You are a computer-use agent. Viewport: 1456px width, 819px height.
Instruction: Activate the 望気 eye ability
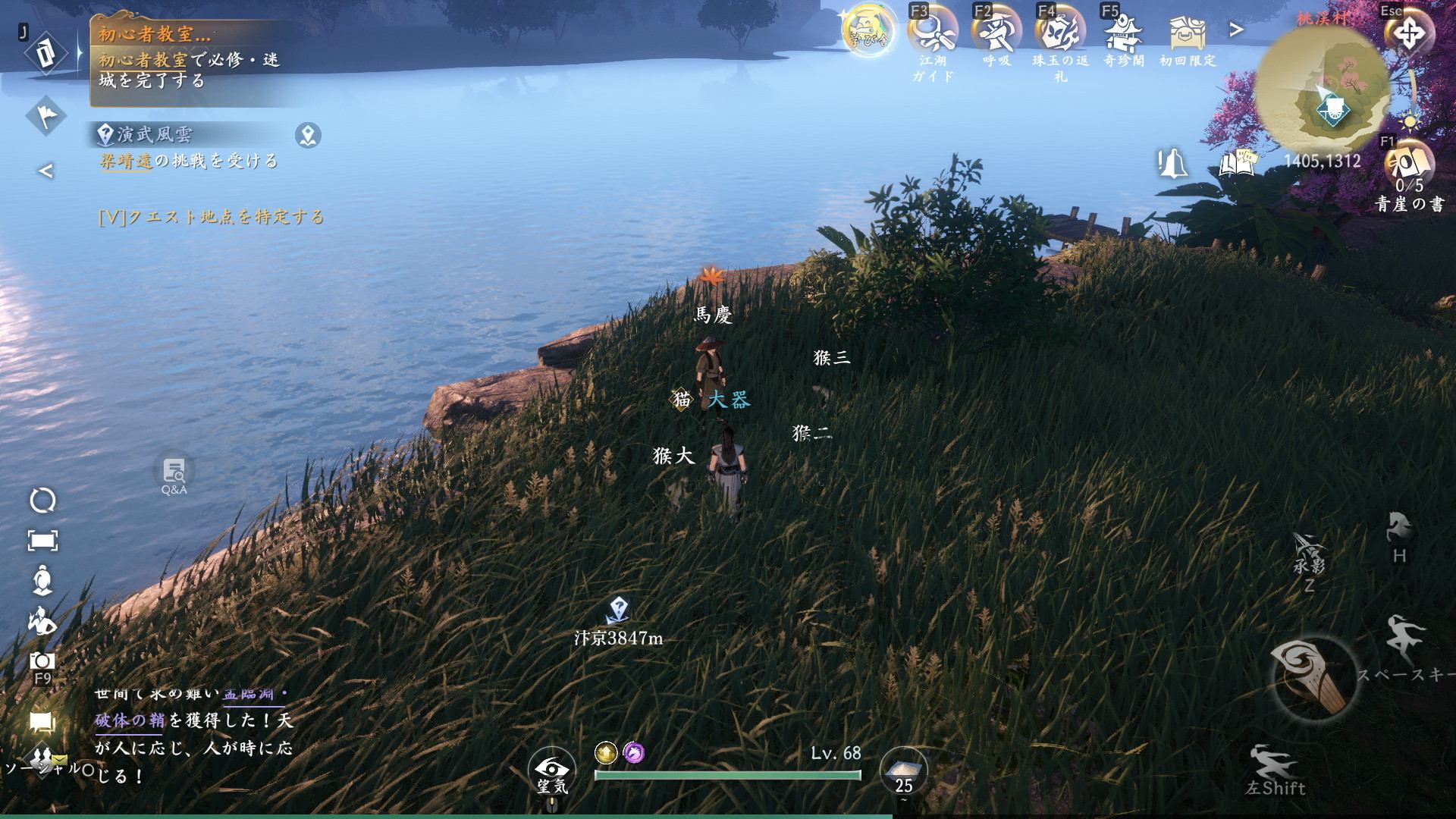[553, 770]
